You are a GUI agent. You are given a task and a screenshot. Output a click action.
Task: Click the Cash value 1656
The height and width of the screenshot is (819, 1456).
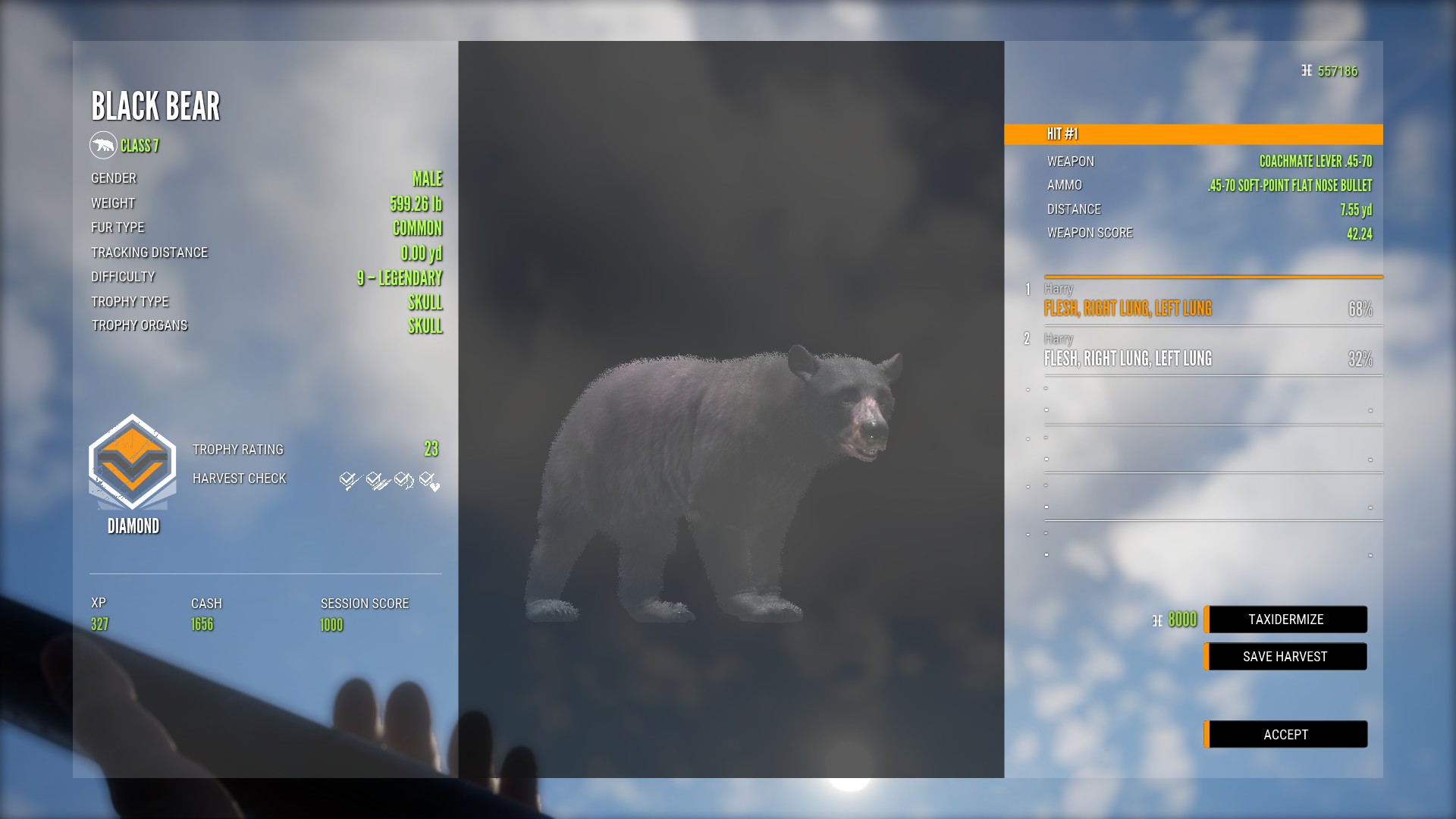pyautogui.click(x=201, y=625)
